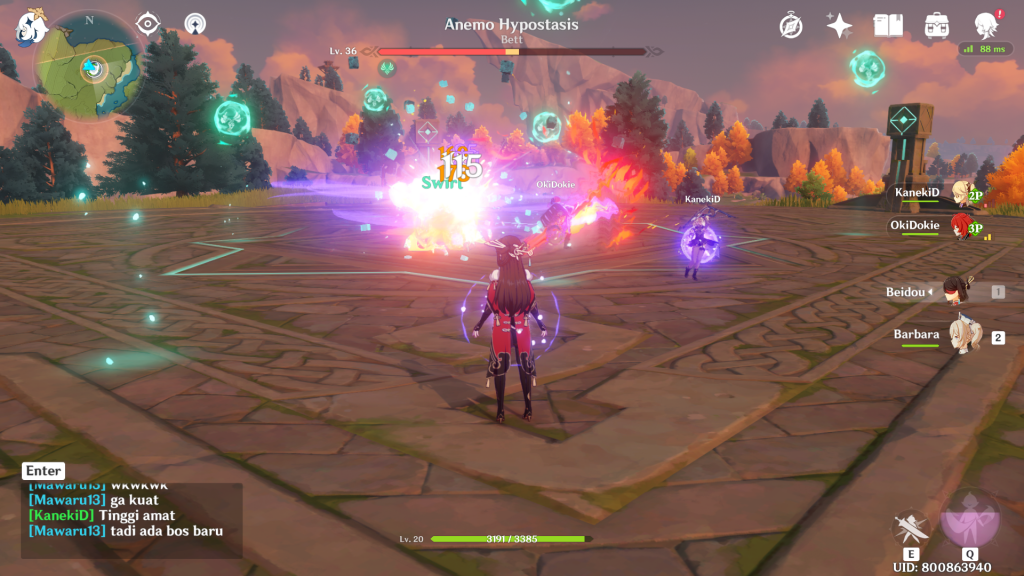This screenshot has height=576, width=1024.
Task: Open the Adventurer Handbook book icon
Action: click(888, 26)
